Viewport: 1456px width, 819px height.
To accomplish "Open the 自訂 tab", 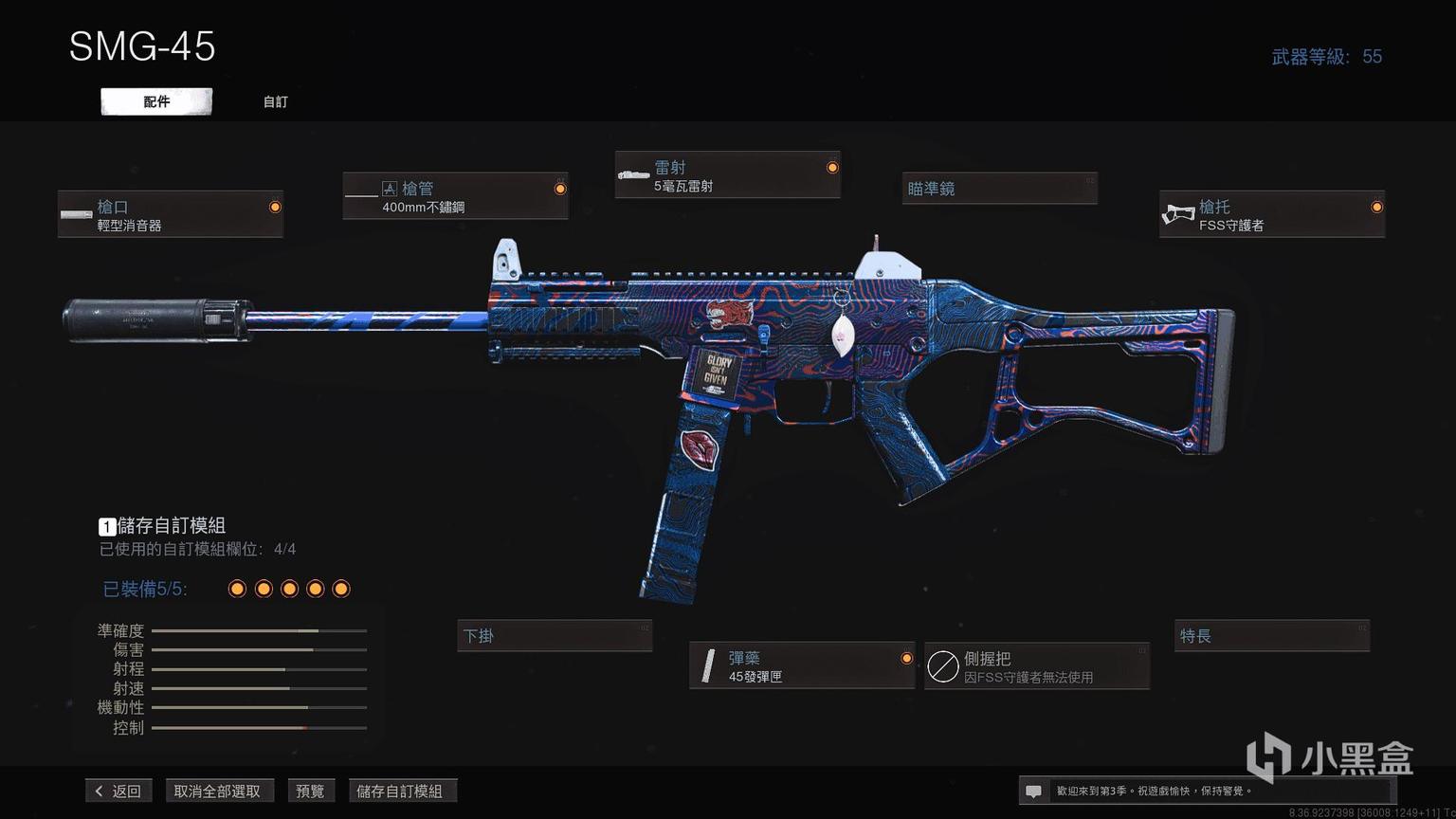I will 275,101.
